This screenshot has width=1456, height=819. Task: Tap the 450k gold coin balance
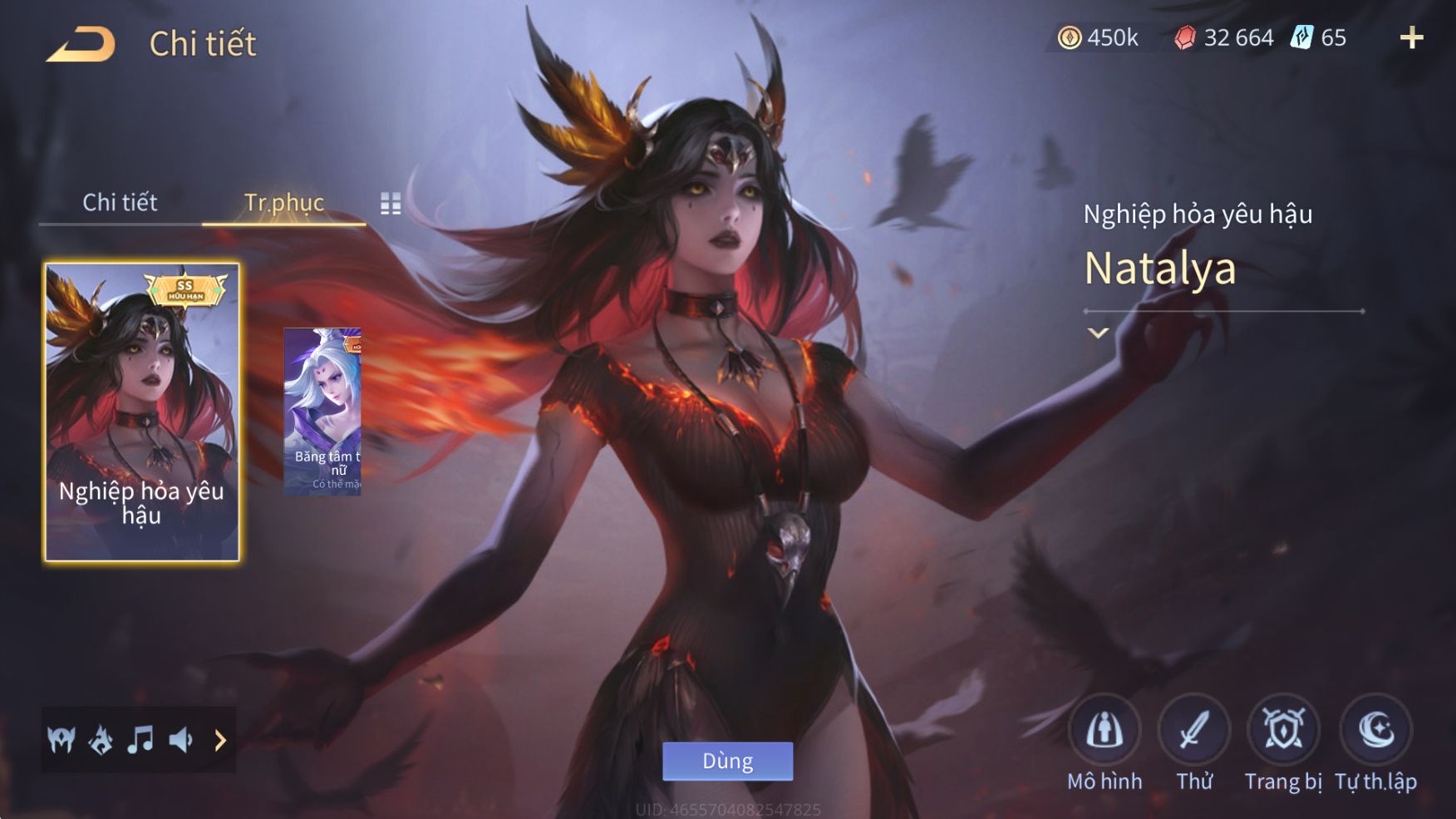pyautogui.click(x=1098, y=37)
